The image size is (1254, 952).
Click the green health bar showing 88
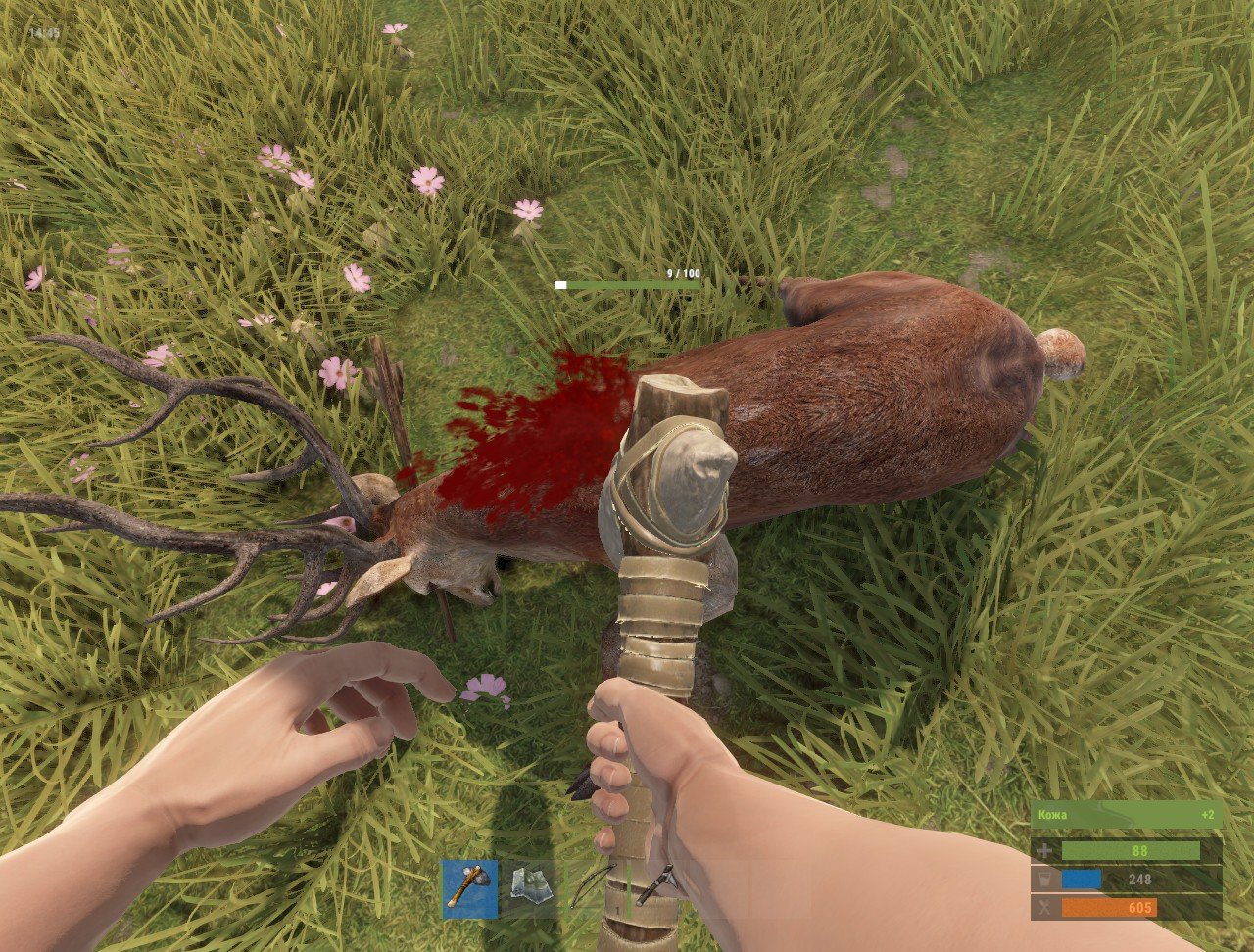[x=1132, y=850]
